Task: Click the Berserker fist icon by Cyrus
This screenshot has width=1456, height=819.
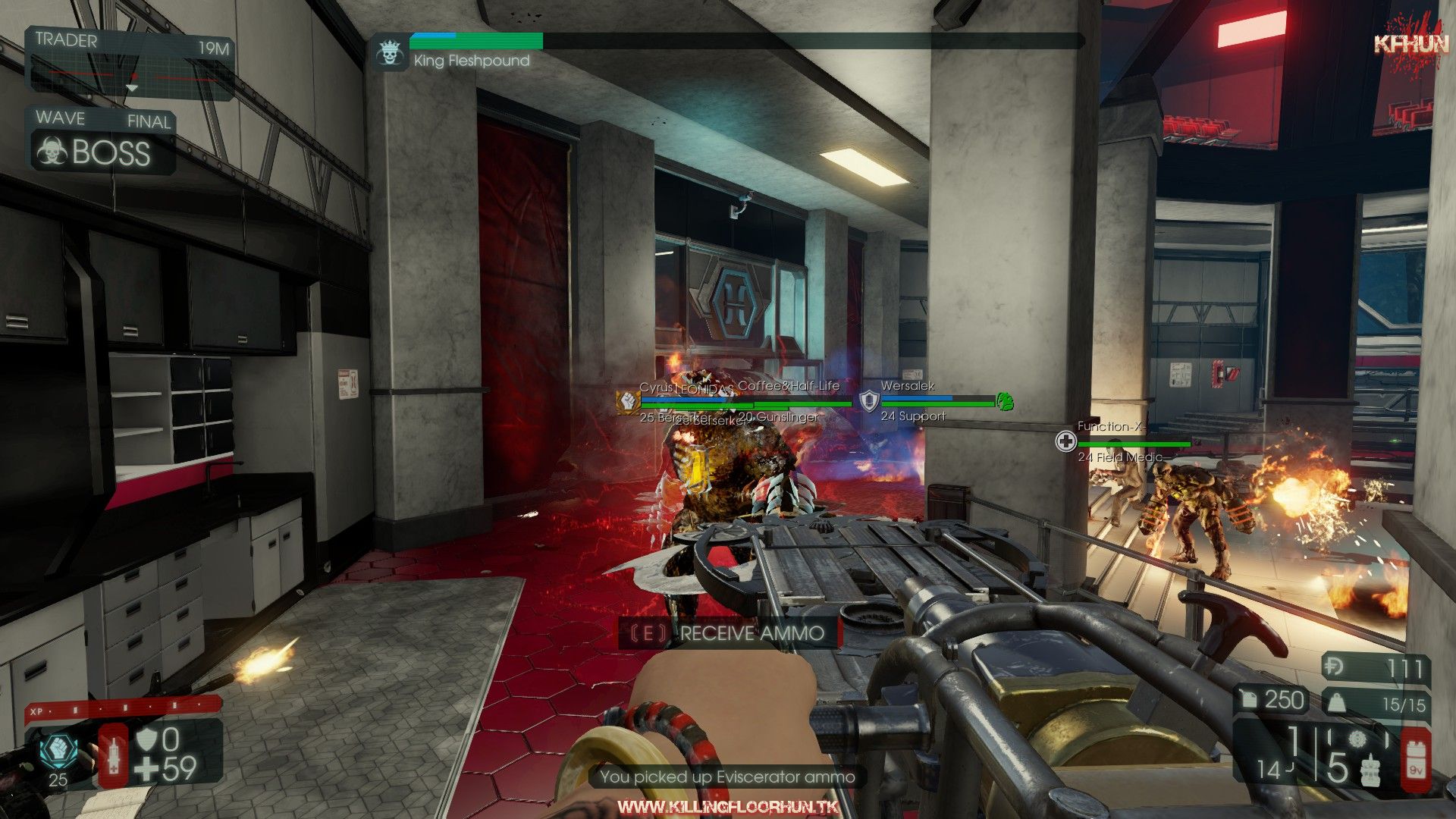Action: (627, 401)
